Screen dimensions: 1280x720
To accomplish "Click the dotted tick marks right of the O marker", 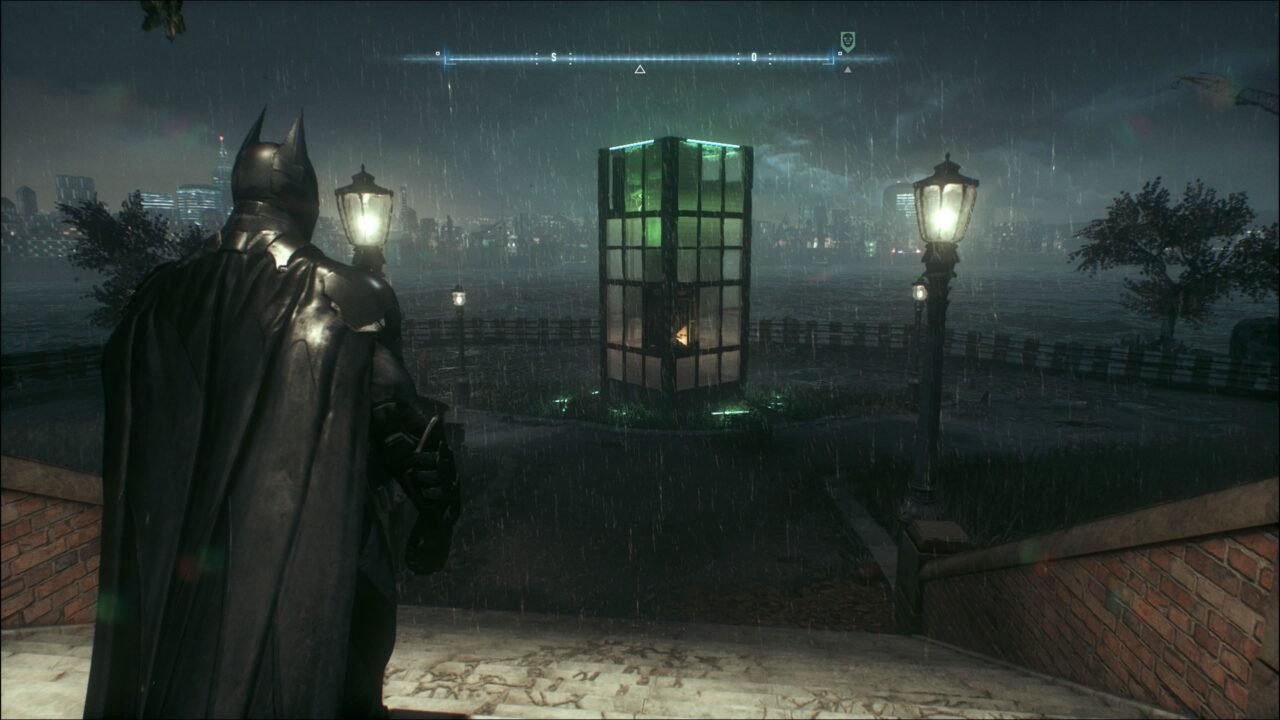I will coord(770,56).
